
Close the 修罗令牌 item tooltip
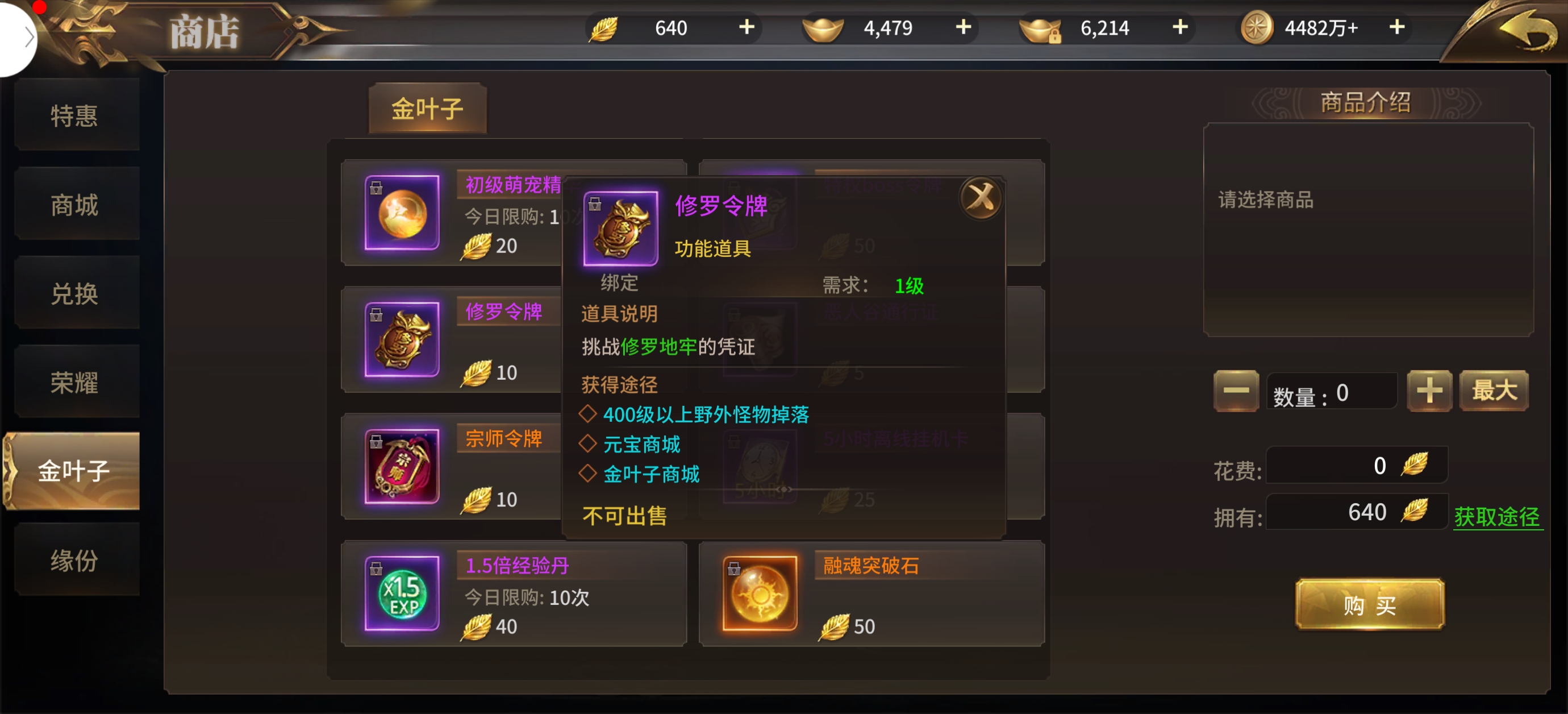click(981, 197)
